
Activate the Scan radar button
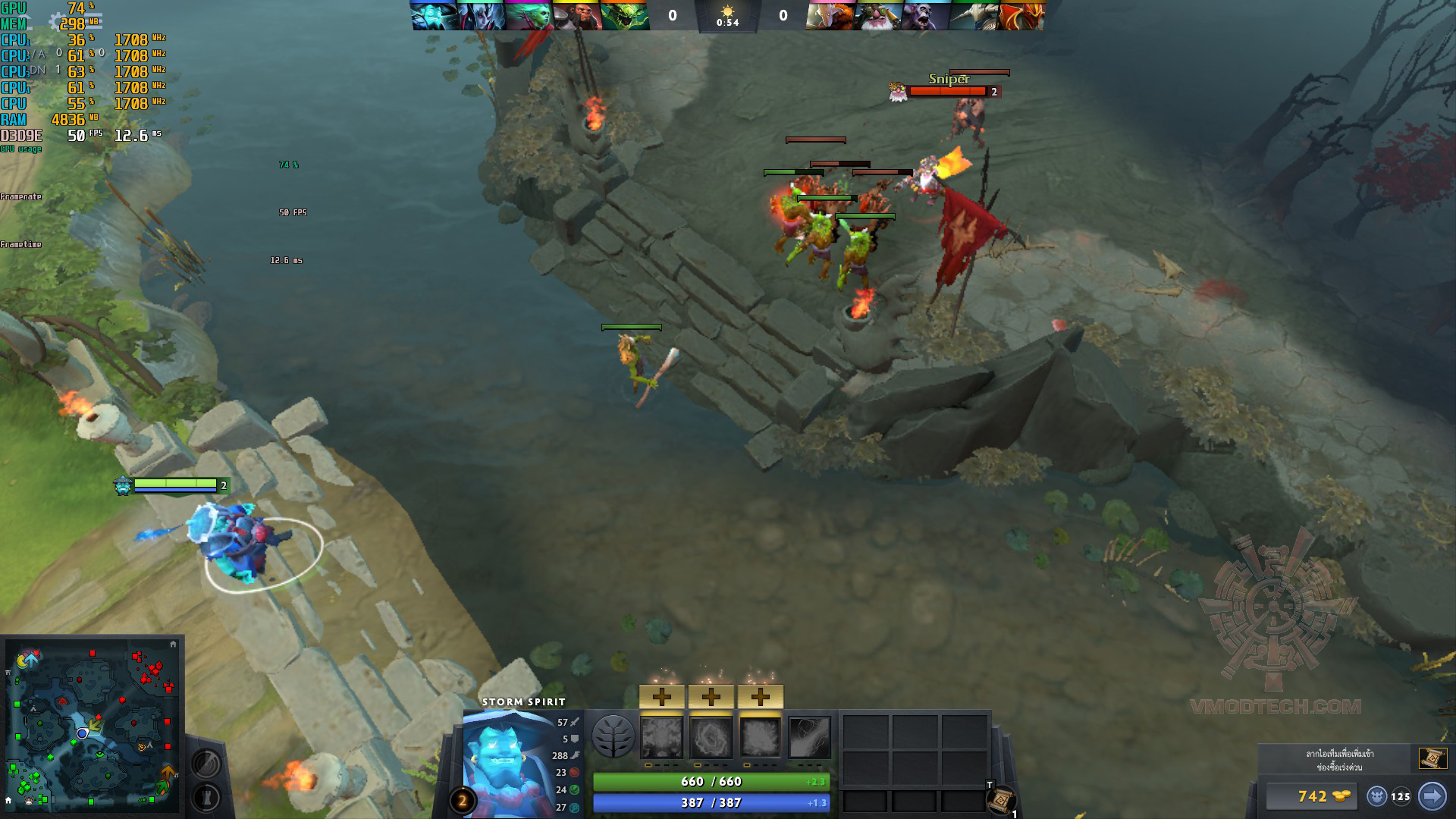[x=206, y=763]
